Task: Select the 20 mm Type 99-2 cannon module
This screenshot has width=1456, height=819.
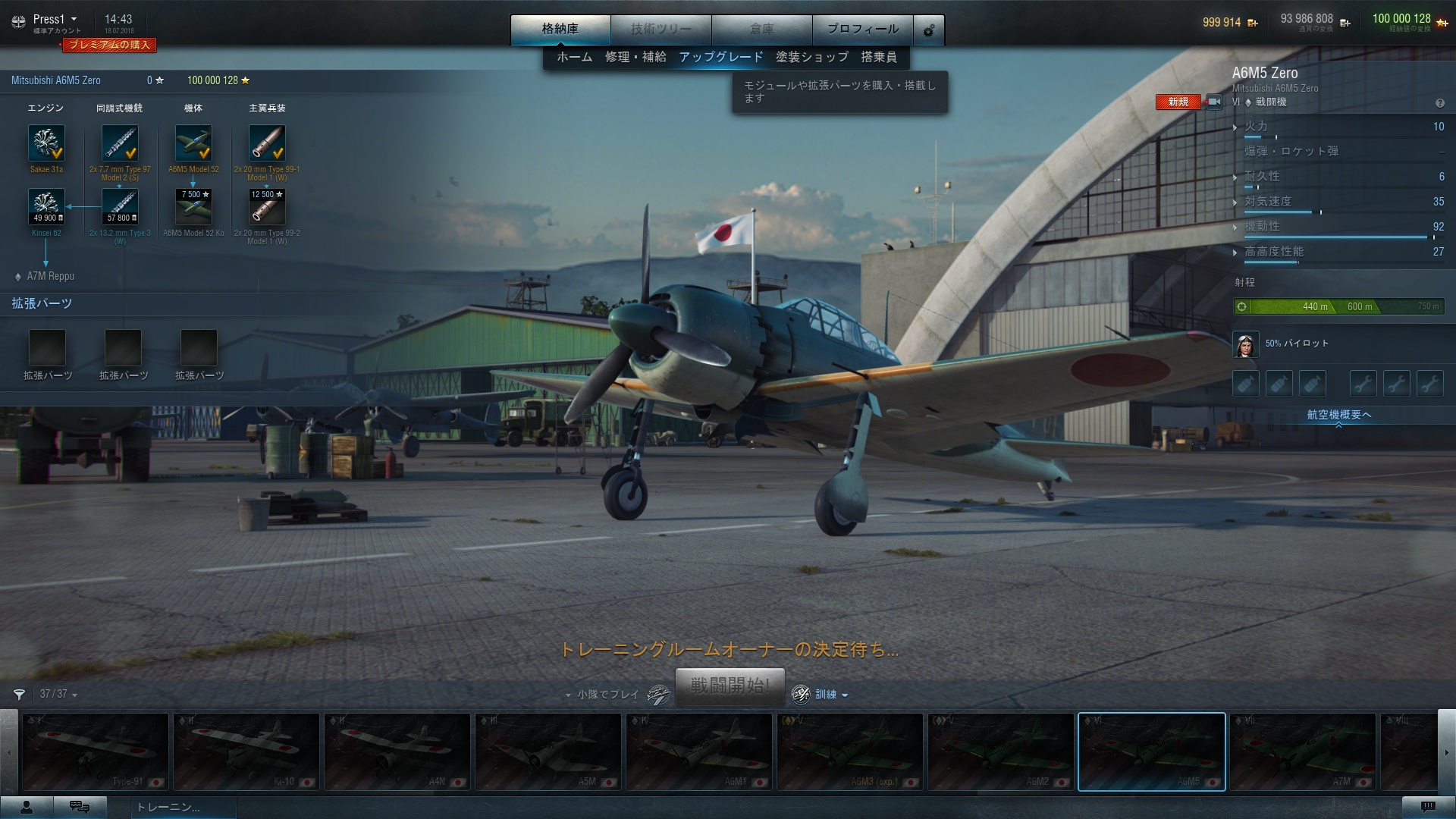Action: 267,207
